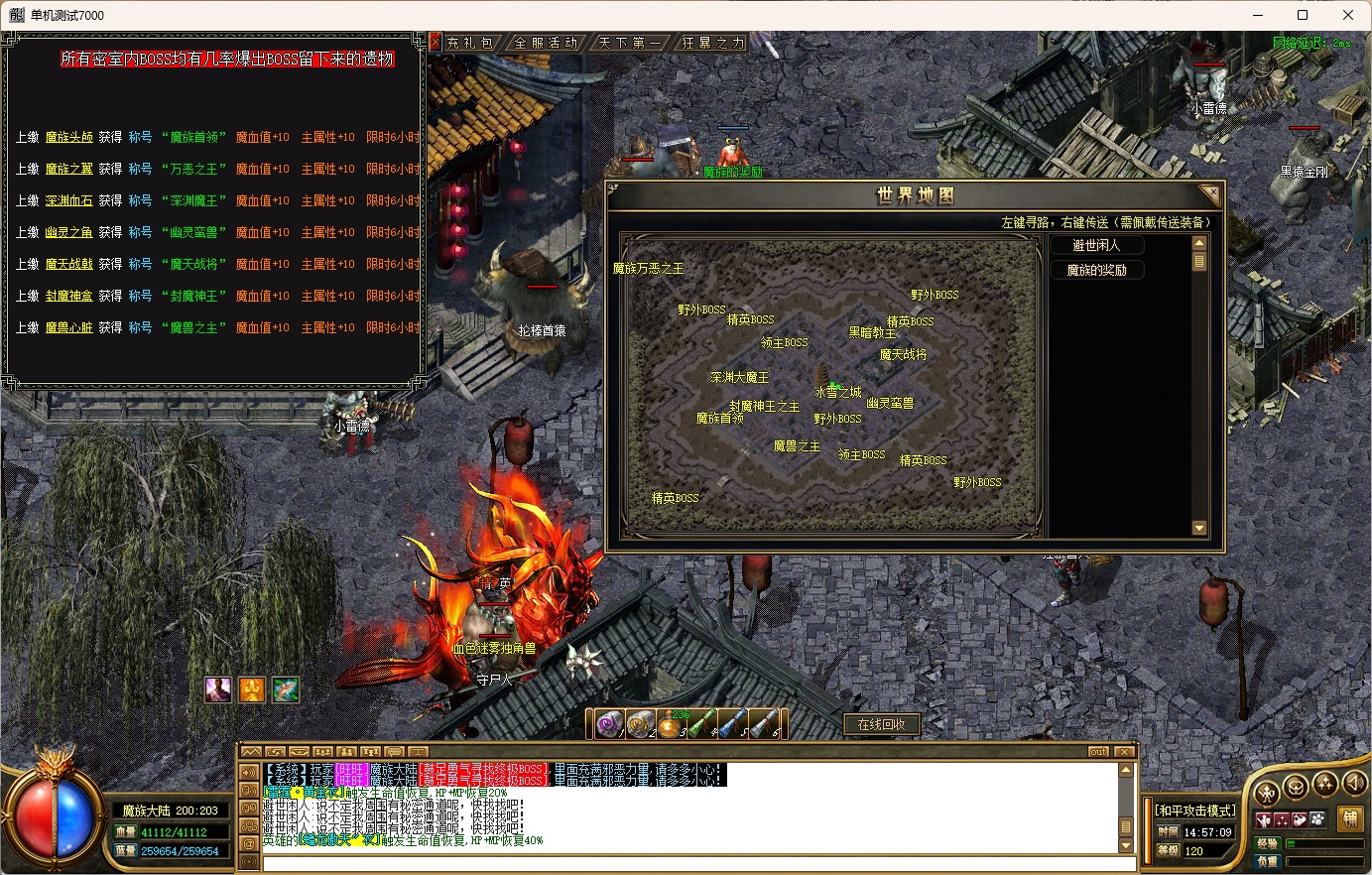Select the 魔天战将 marker on the map
This screenshot has height=875, width=1372.
coord(903,354)
